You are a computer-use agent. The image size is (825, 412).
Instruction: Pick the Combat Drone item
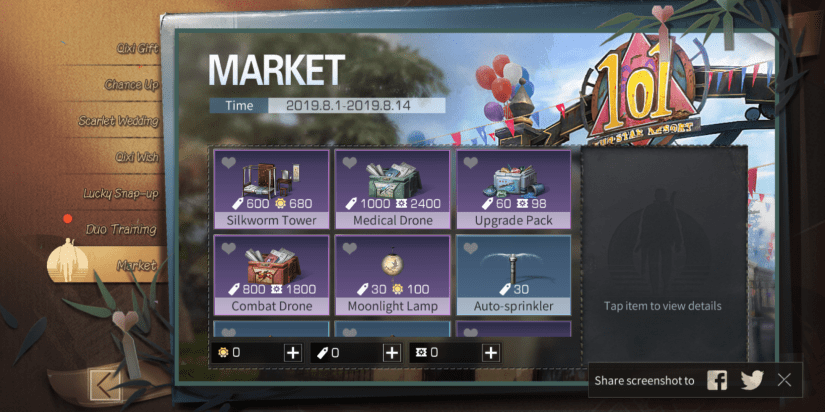pyautogui.click(x=271, y=275)
